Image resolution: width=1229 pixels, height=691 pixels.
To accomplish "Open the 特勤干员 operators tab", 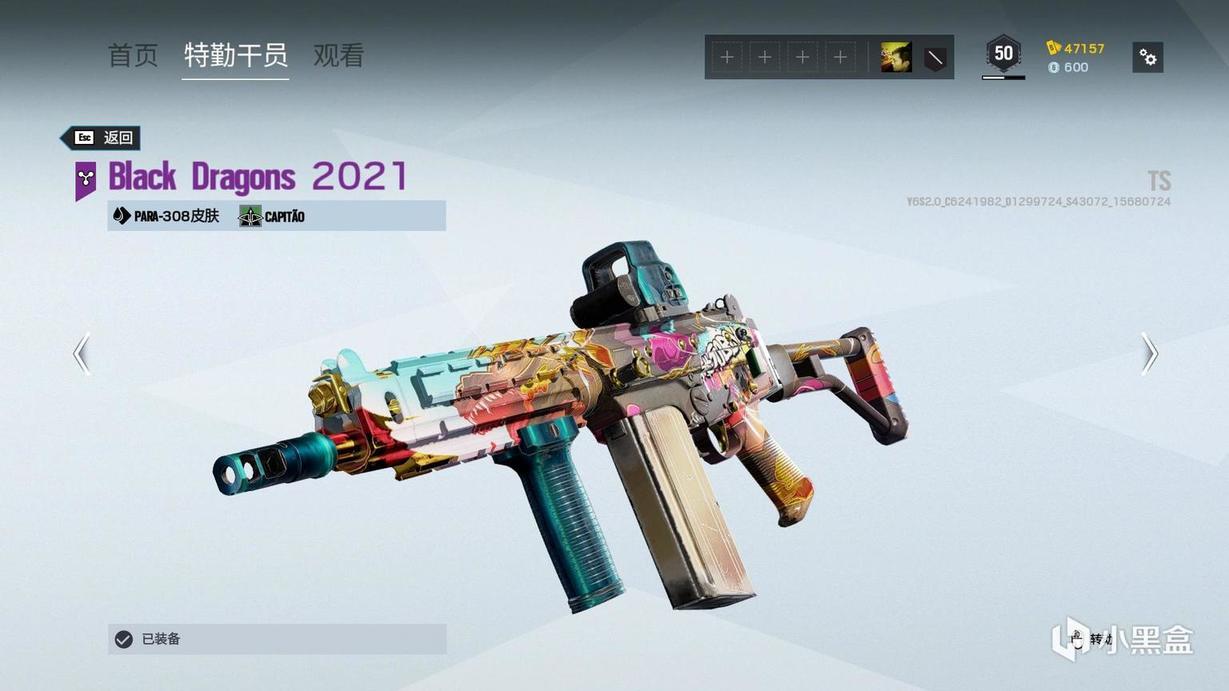I will pos(236,56).
